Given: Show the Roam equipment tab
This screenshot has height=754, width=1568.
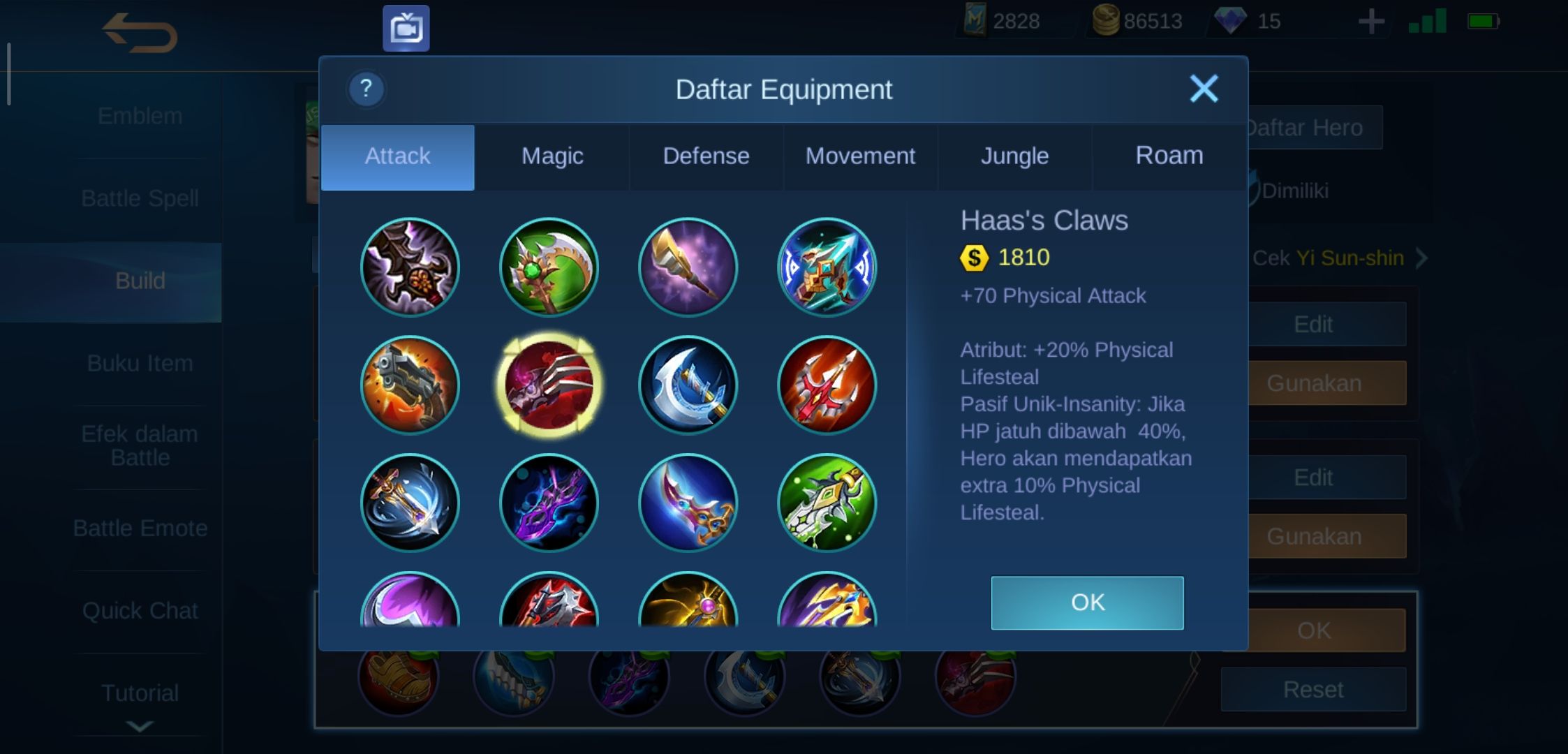Looking at the screenshot, I should pyautogui.click(x=1169, y=156).
